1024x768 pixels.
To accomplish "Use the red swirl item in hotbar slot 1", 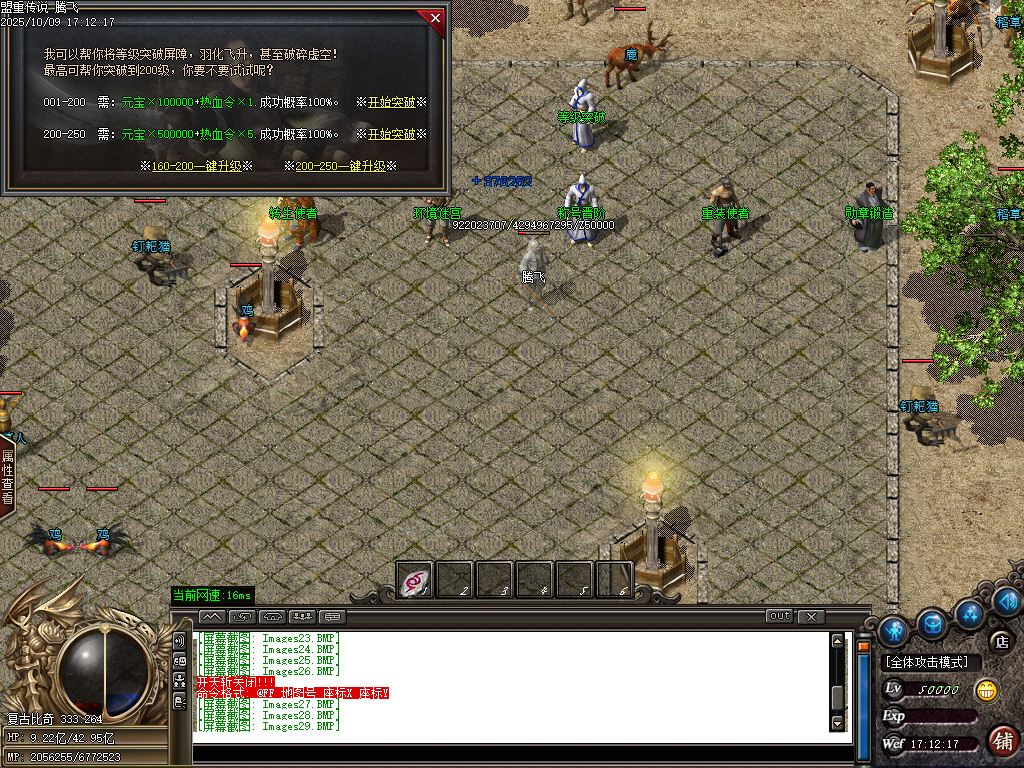I will (x=415, y=580).
